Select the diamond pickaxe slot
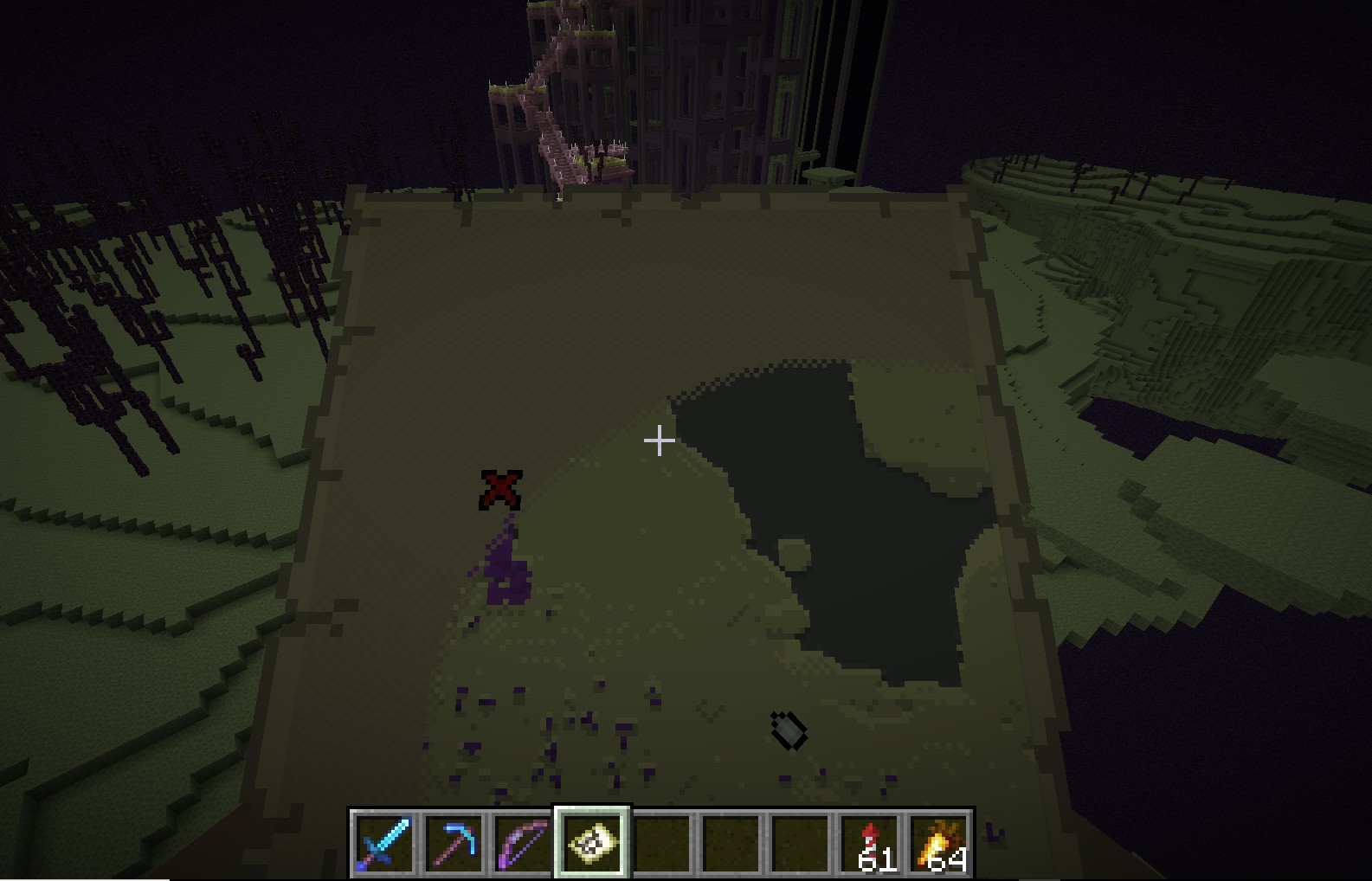This screenshot has height=881, width=1372. point(454,843)
